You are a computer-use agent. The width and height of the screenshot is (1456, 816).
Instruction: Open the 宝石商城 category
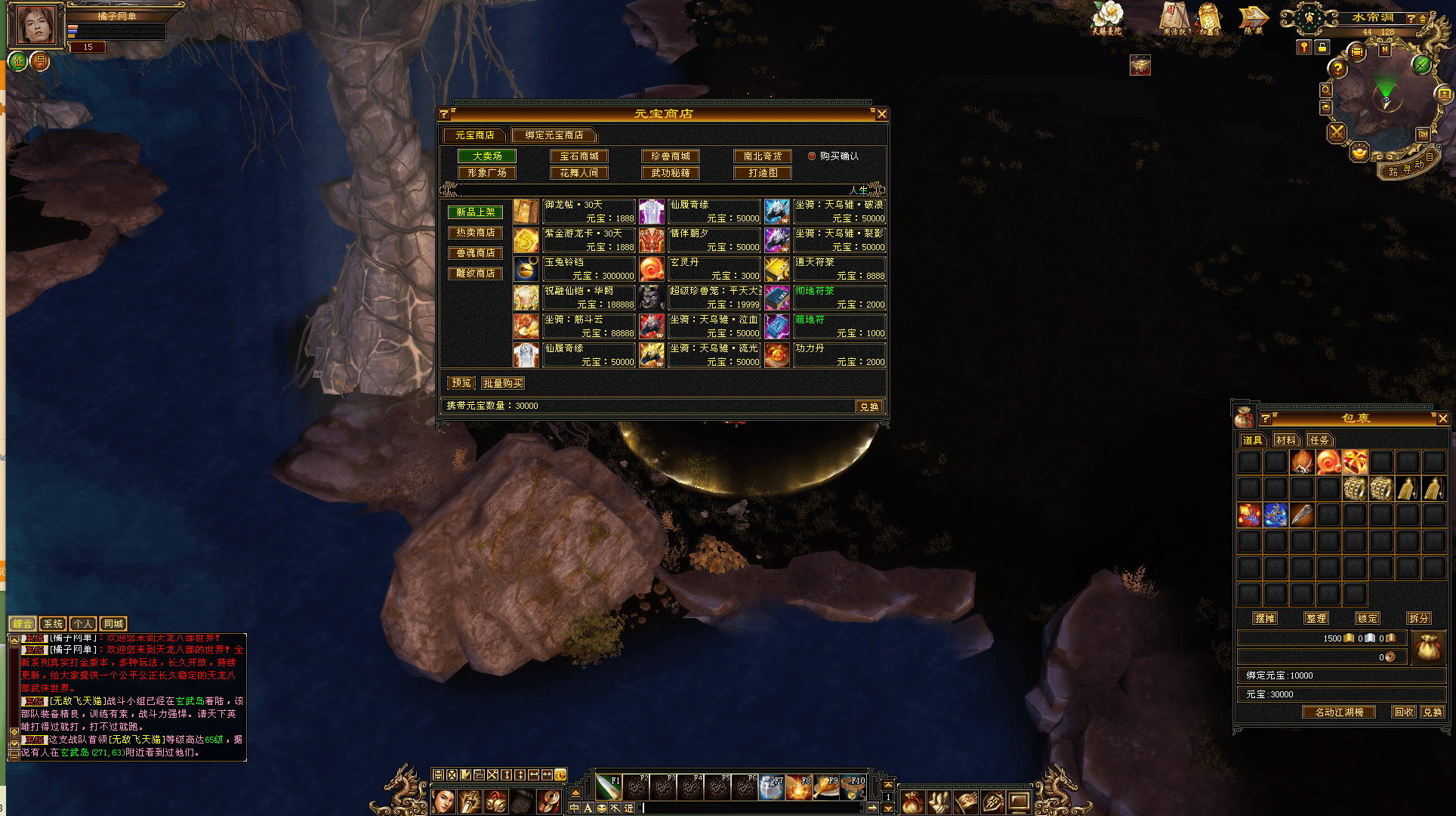(x=579, y=156)
